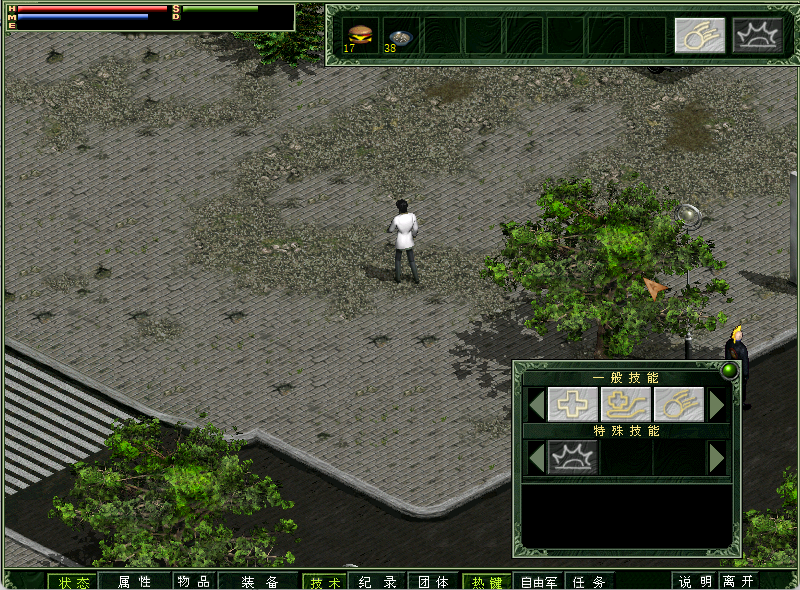Click the right arrow of the 一般技能 row
The height and width of the screenshot is (590, 800).
click(x=716, y=404)
